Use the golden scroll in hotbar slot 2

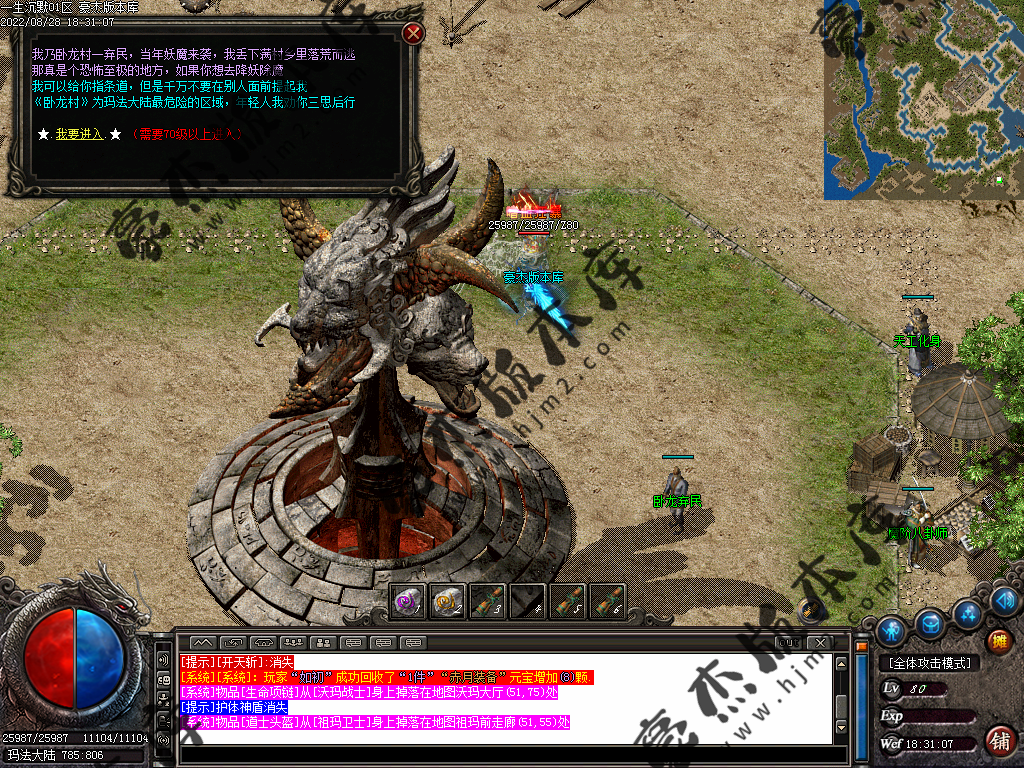tap(448, 601)
